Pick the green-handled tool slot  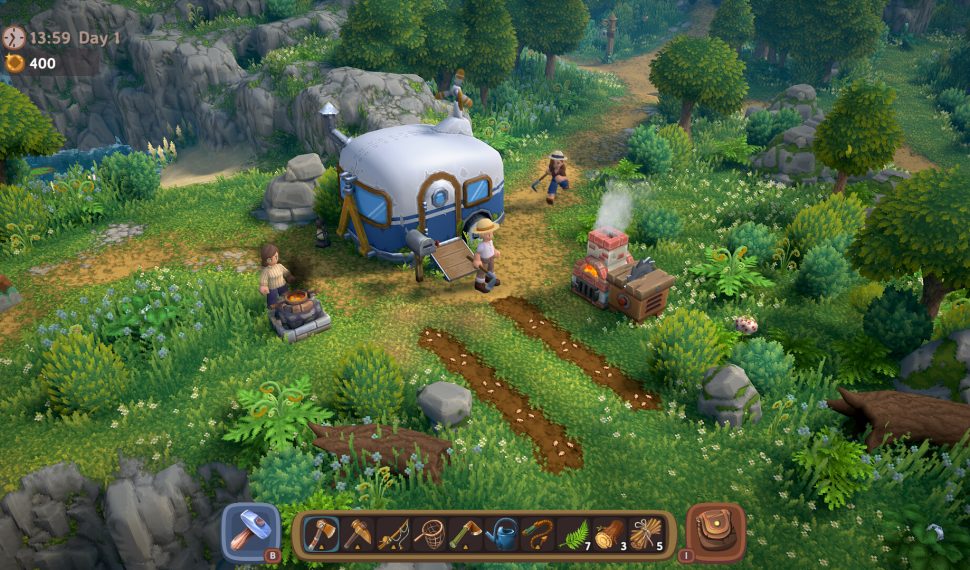(x=465, y=534)
